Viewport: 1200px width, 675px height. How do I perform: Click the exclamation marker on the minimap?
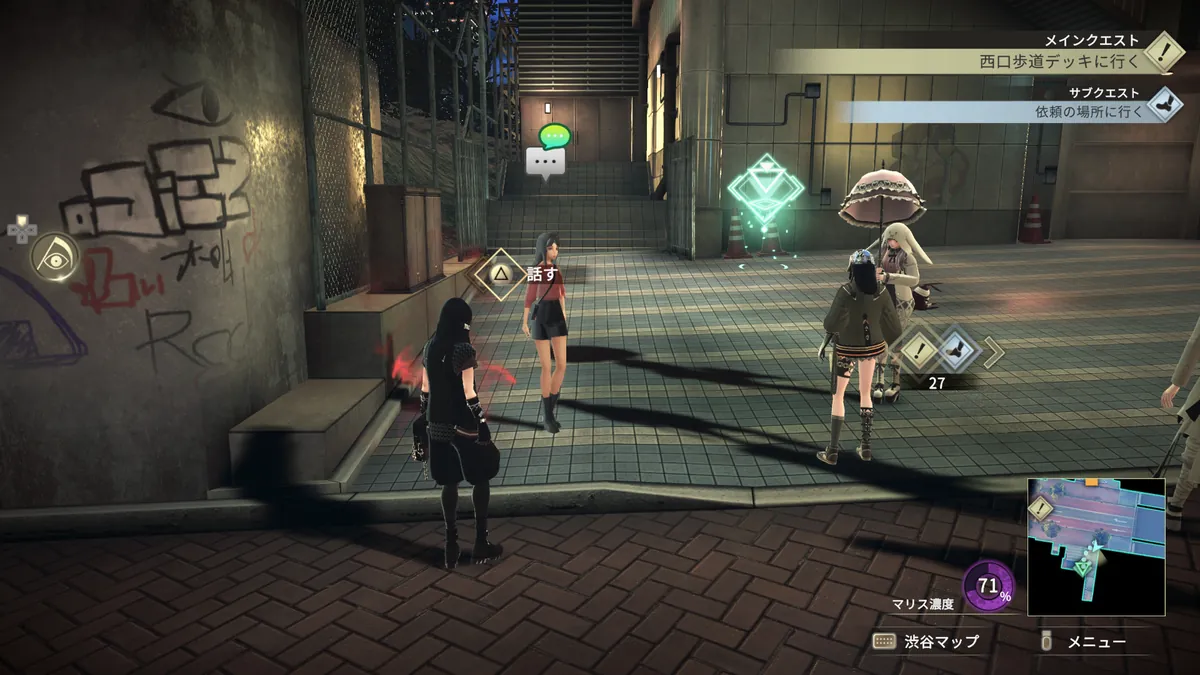click(x=1042, y=507)
